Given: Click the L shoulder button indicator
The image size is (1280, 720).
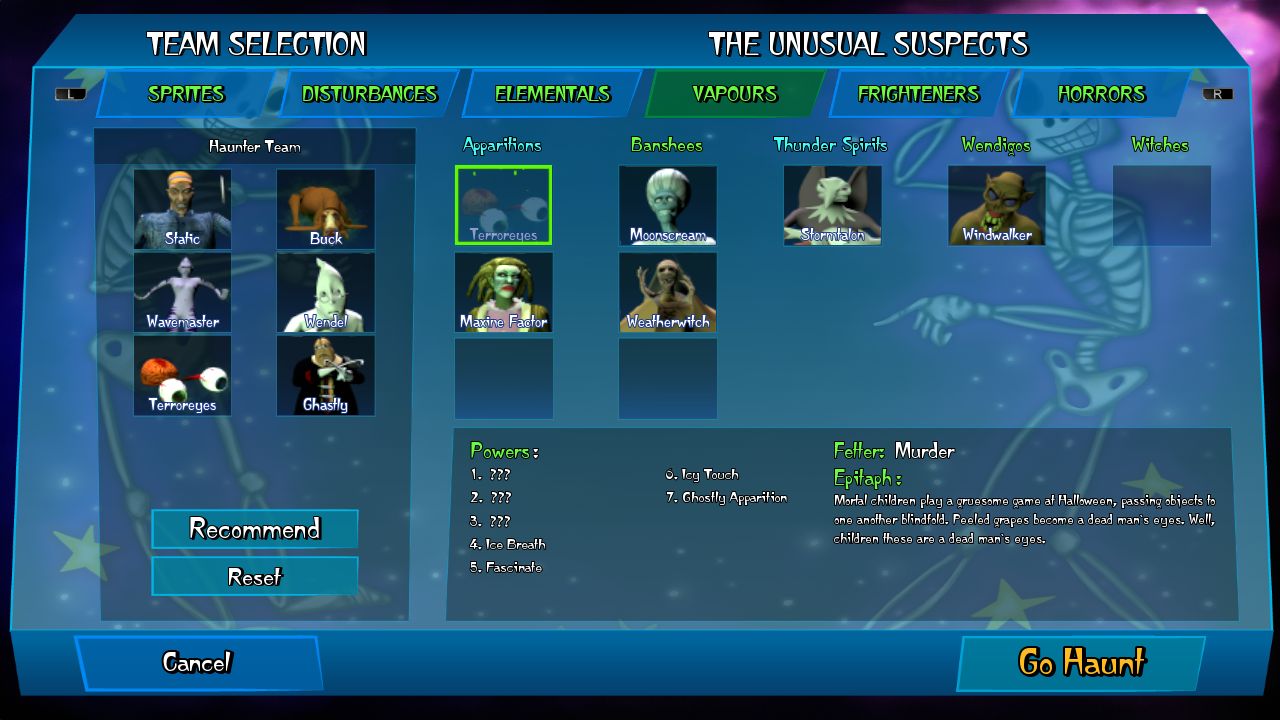Looking at the screenshot, I should coord(70,94).
